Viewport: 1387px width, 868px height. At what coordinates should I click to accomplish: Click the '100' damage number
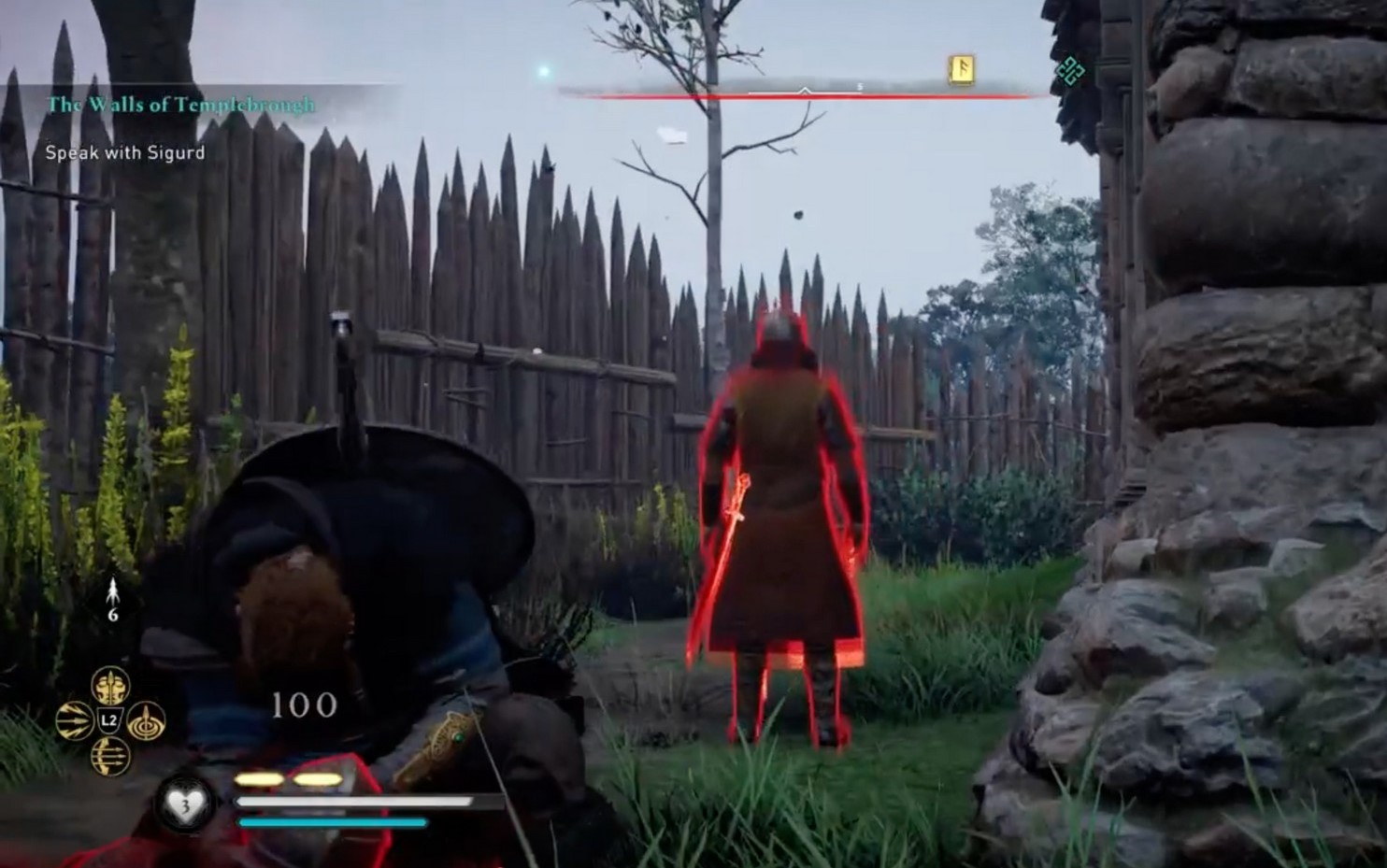click(304, 703)
